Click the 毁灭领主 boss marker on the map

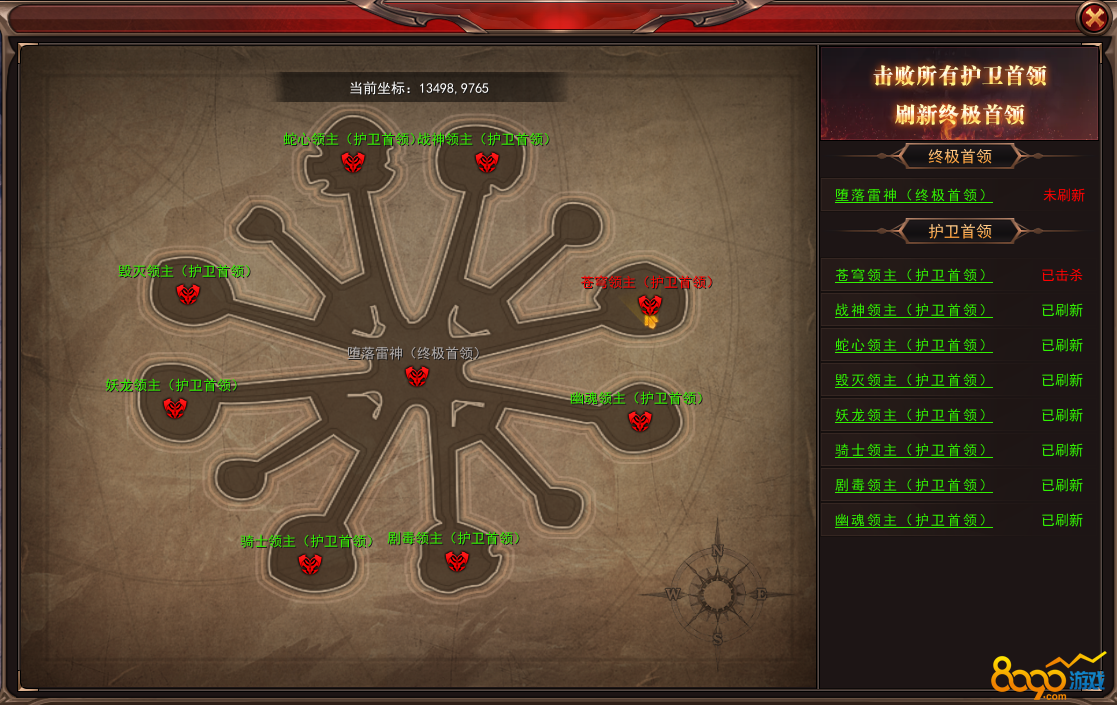188,293
